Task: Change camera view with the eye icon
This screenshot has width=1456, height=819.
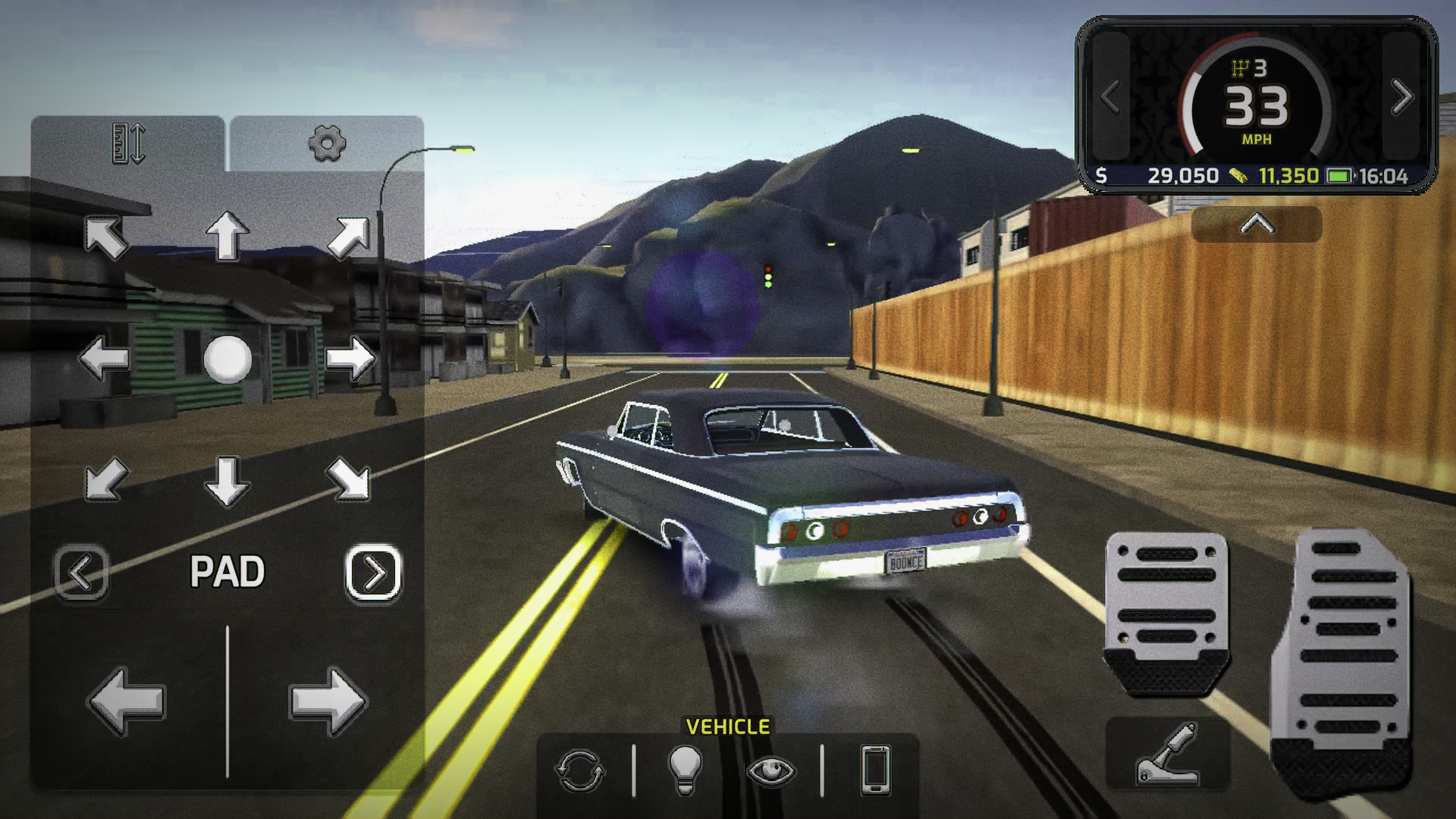Action: pyautogui.click(x=771, y=771)
